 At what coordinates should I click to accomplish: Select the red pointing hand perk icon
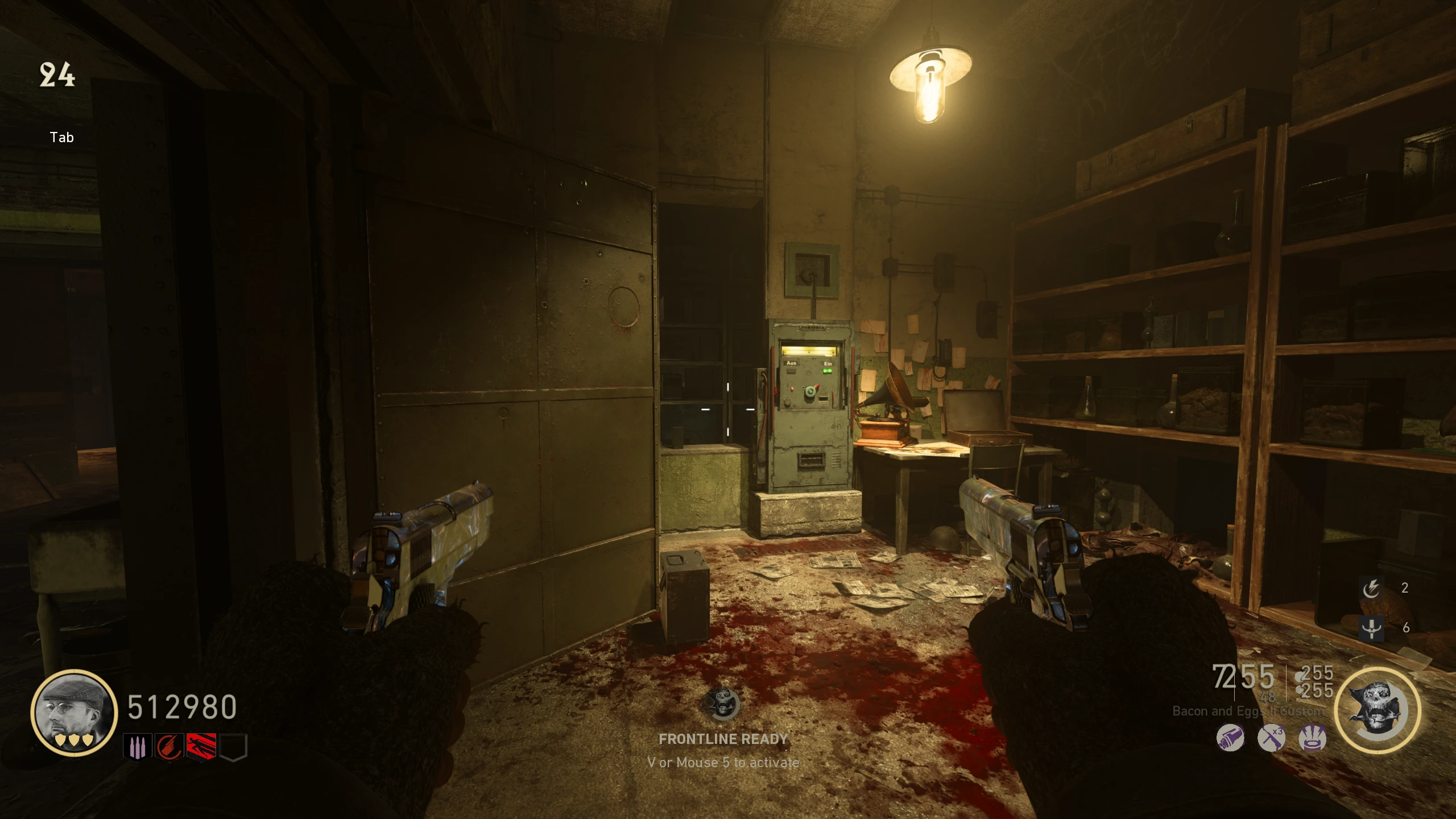[169, 747]
